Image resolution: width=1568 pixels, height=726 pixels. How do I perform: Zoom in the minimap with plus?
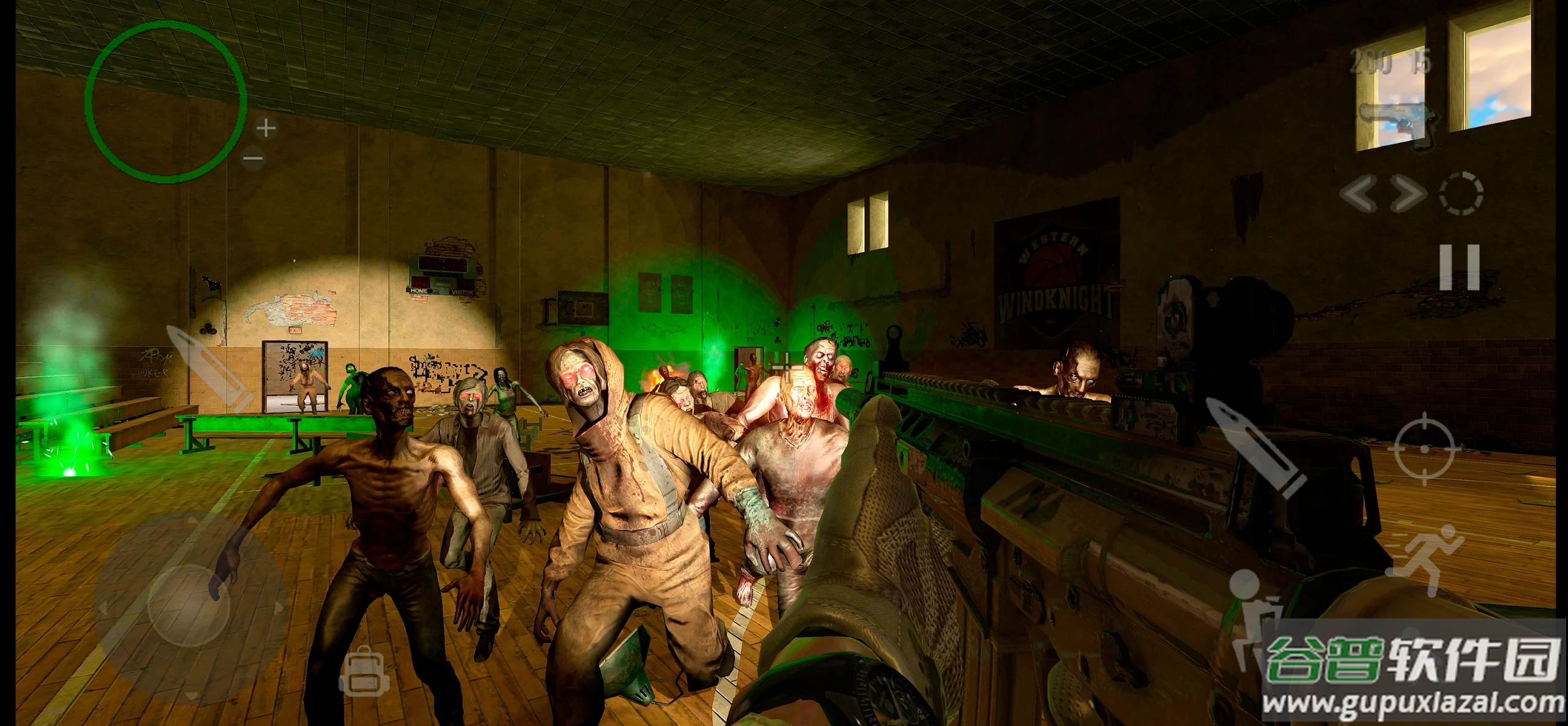(265, 129)
